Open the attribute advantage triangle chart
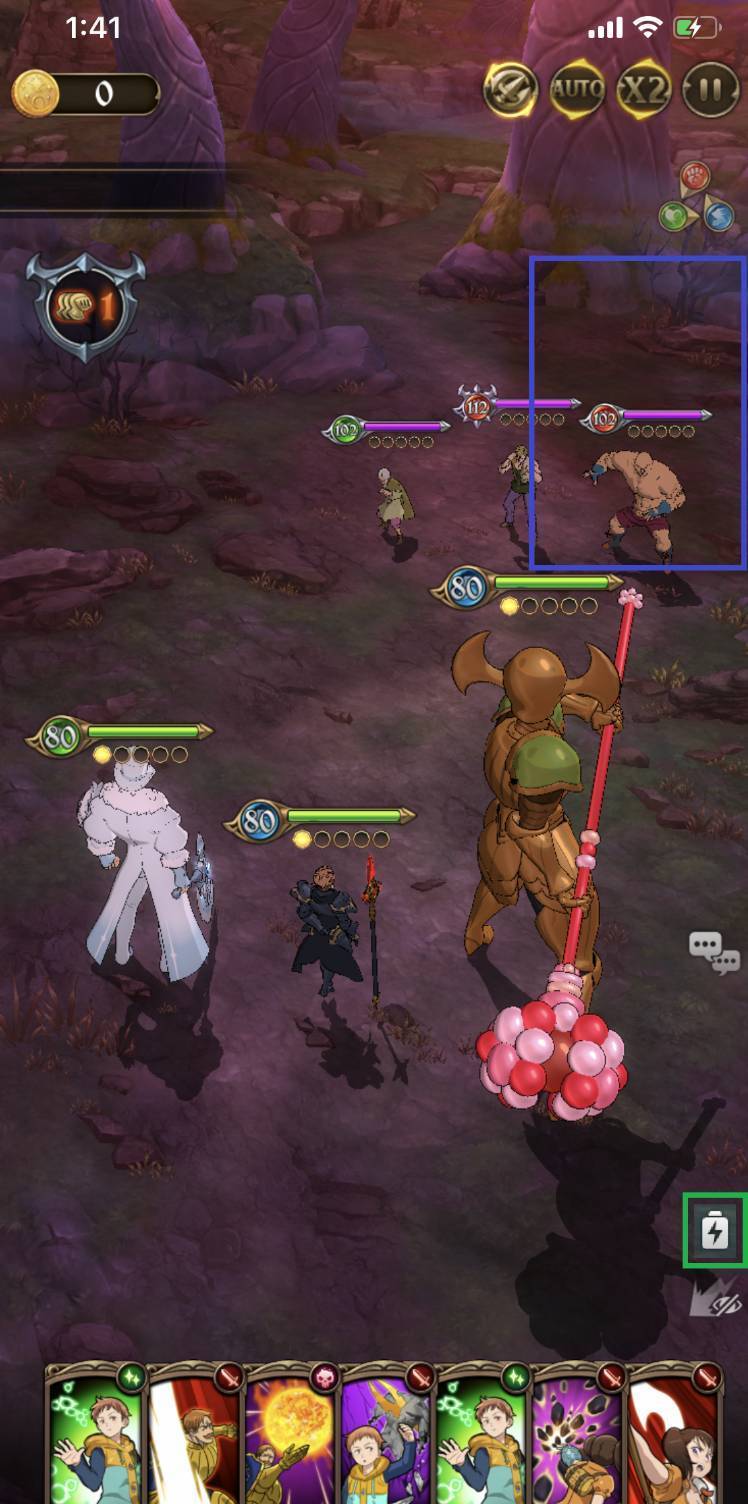Image resolution: width=748 pixels, height=1504 pixels. pyautogui.click(x=696, y=198)
